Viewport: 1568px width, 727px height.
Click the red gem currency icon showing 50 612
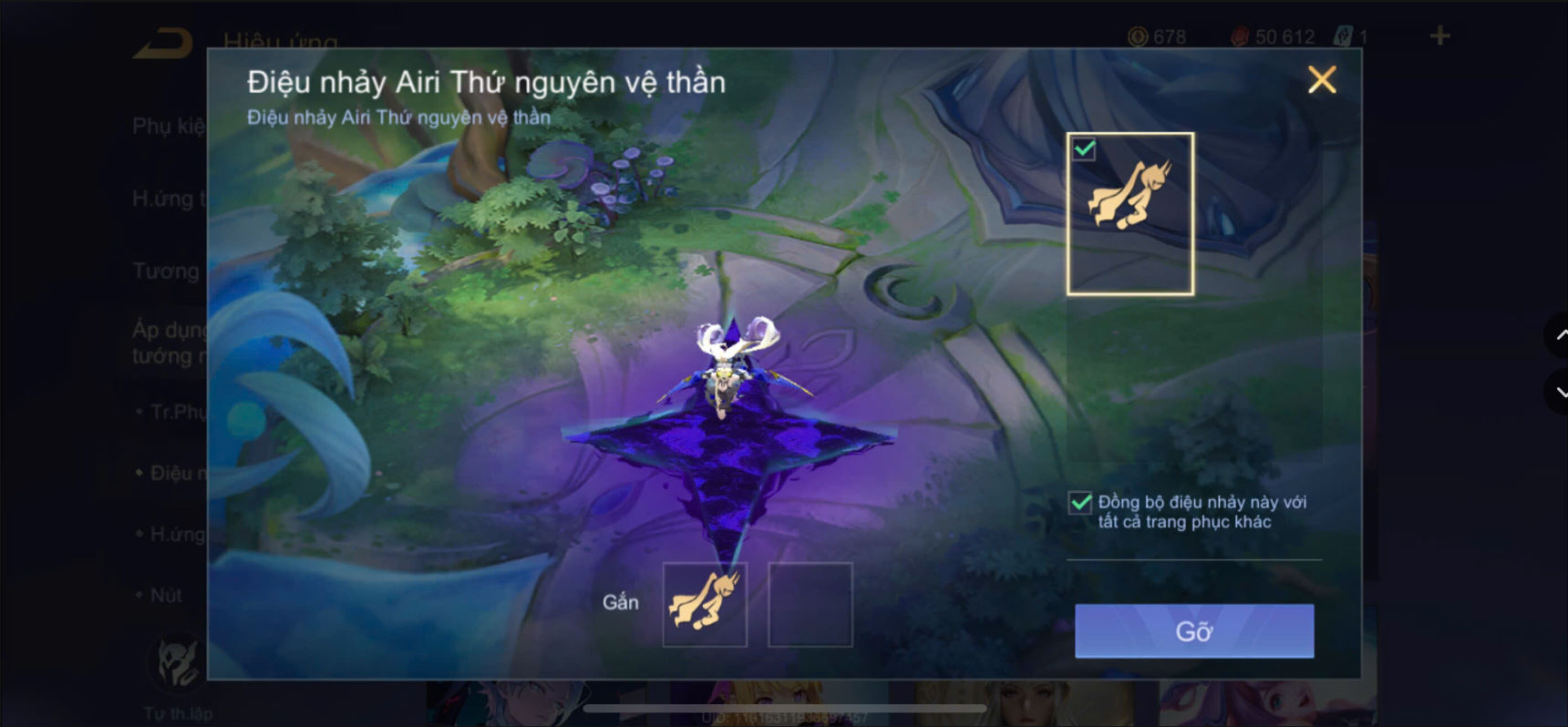pos(1241,36)
